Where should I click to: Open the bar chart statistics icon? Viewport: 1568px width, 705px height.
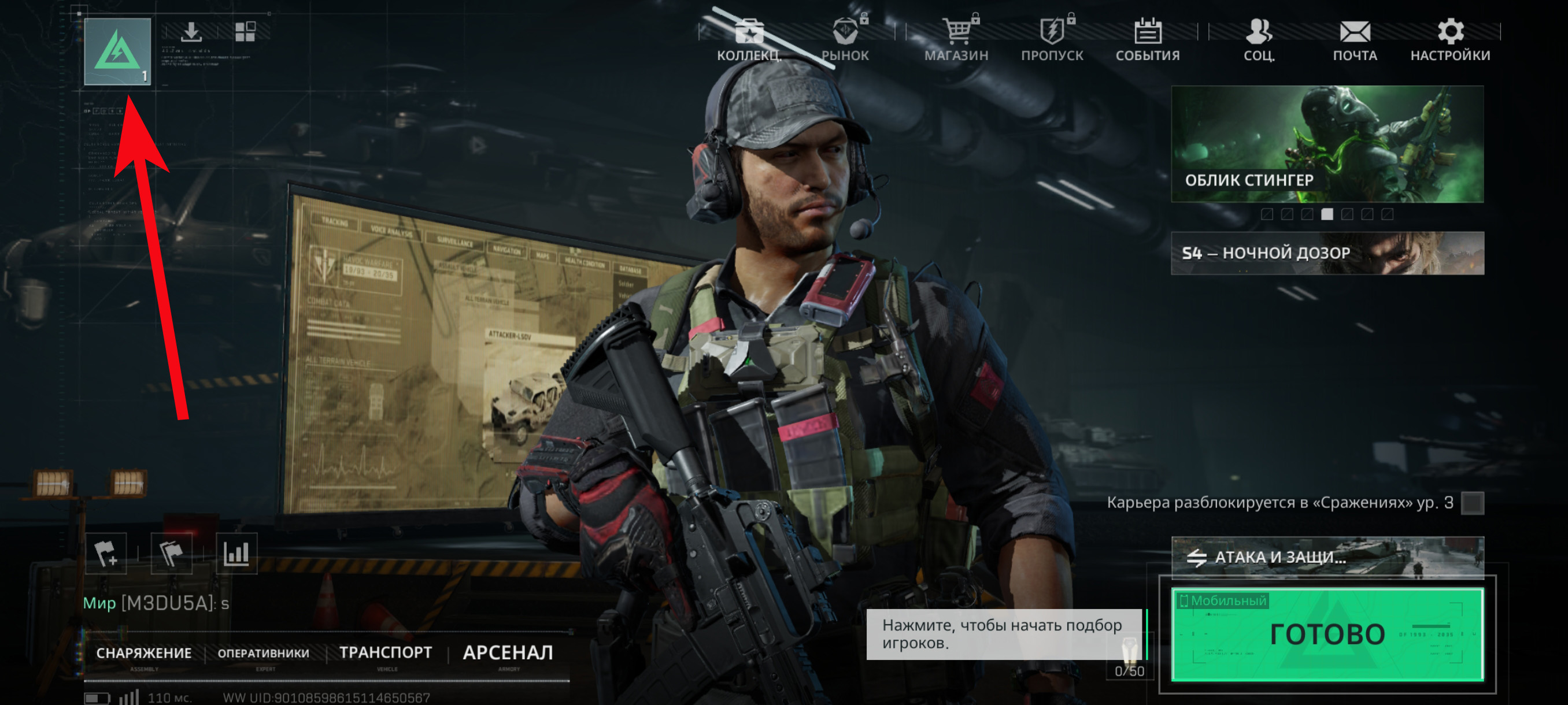[x=236, y=554]
